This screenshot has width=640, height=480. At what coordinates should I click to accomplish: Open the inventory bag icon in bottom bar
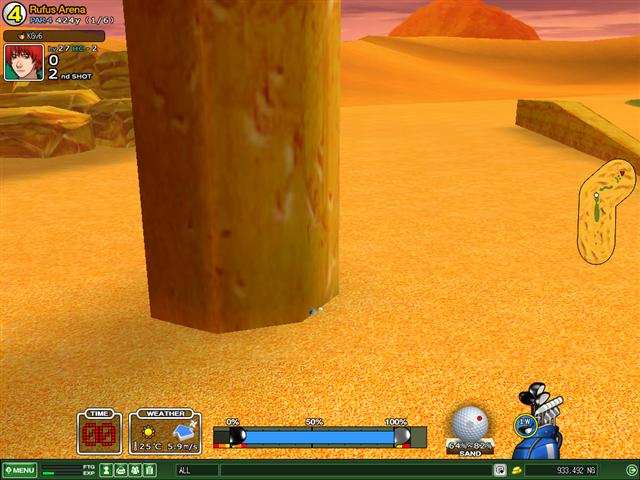[x=121, y=470]
